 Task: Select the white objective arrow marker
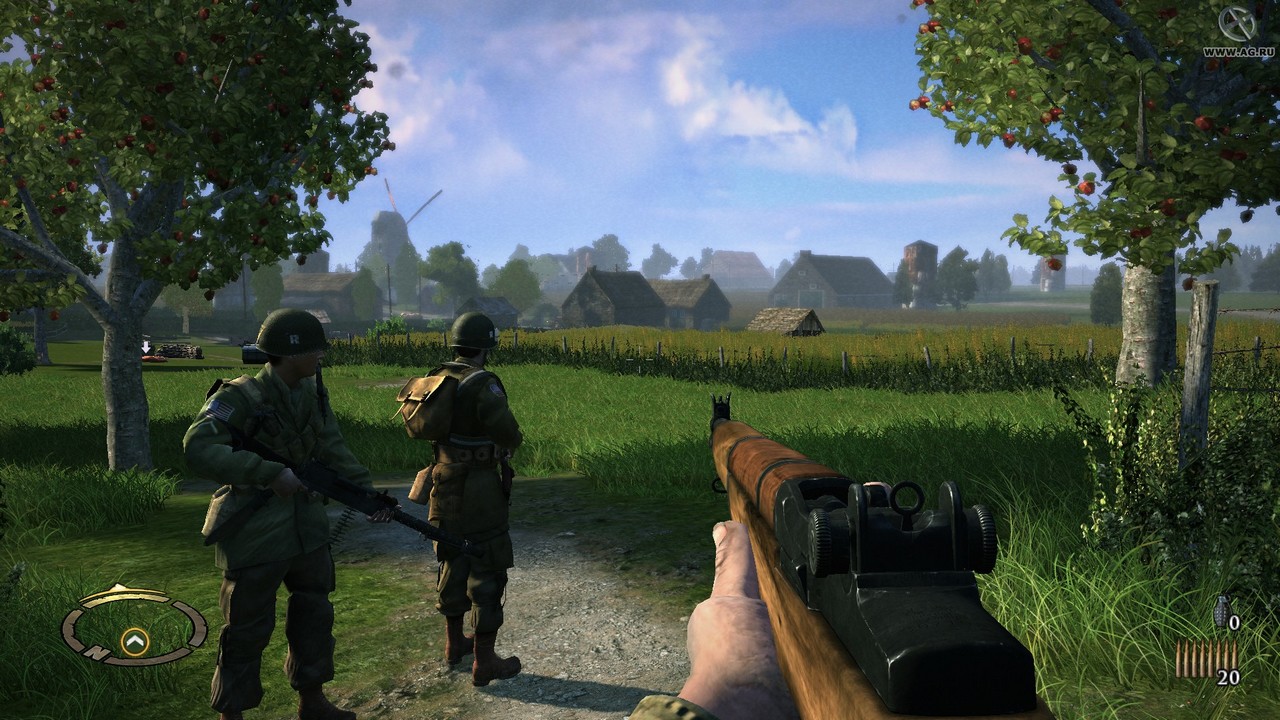coord(146,348)
